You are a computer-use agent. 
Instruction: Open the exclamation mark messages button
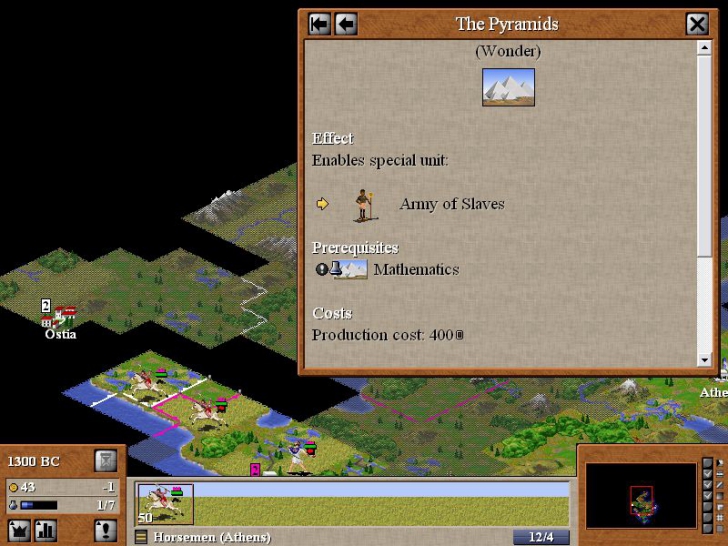pyautogui.click(x=105, y=530)
